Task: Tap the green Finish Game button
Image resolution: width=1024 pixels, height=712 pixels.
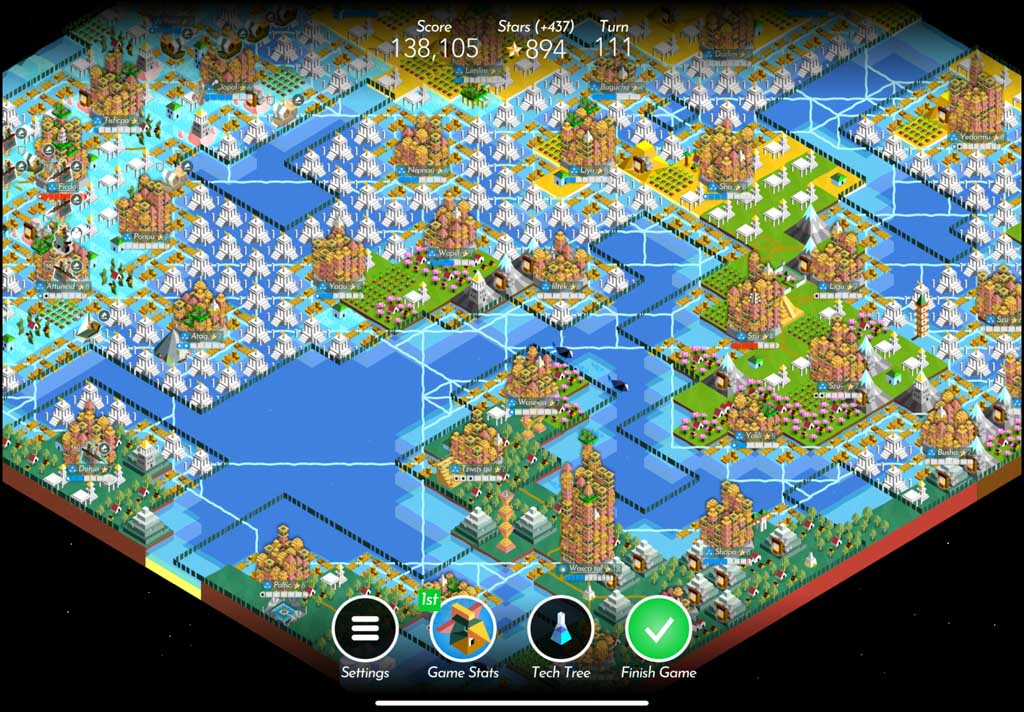Action: [x=658, y=629]
